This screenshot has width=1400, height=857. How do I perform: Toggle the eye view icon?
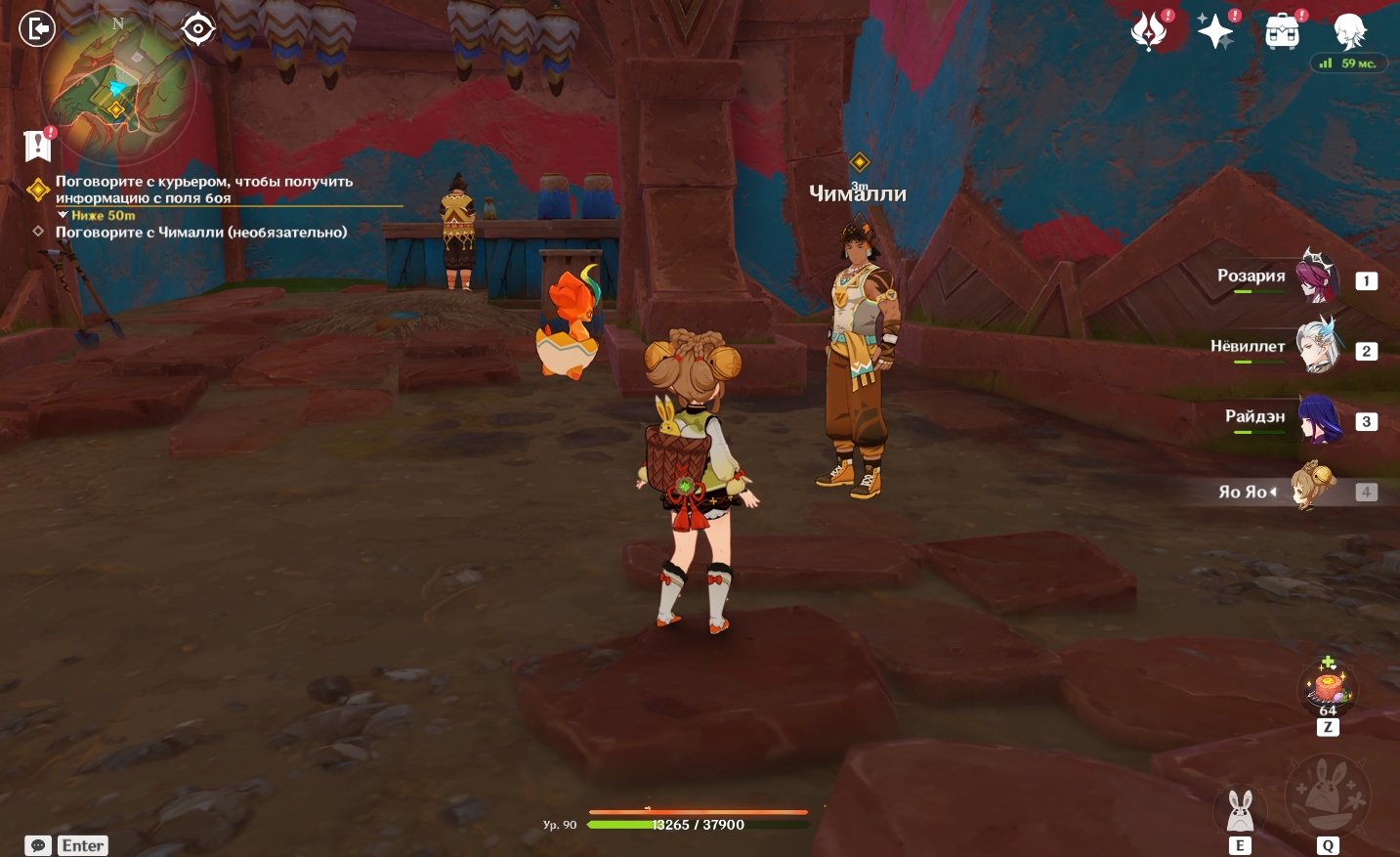[x=197, y=29]
